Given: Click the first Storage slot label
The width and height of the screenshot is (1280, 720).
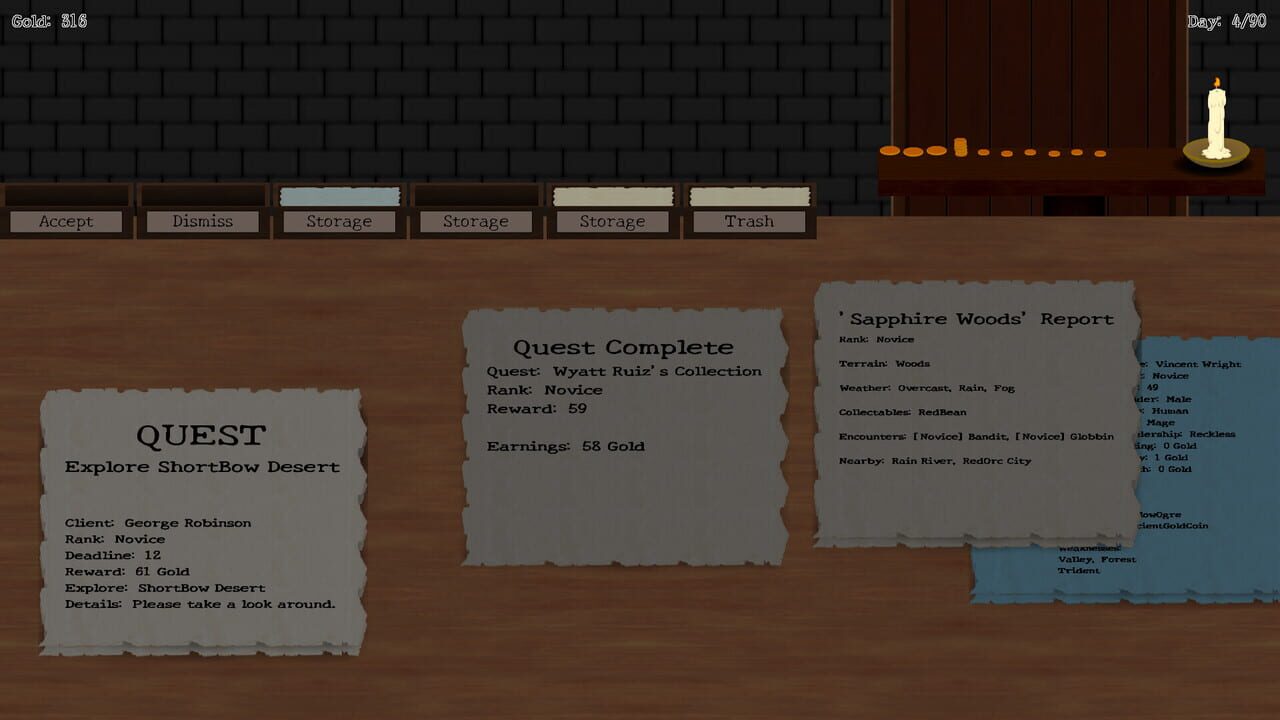Looking at the screenshot, I should 339,221.
